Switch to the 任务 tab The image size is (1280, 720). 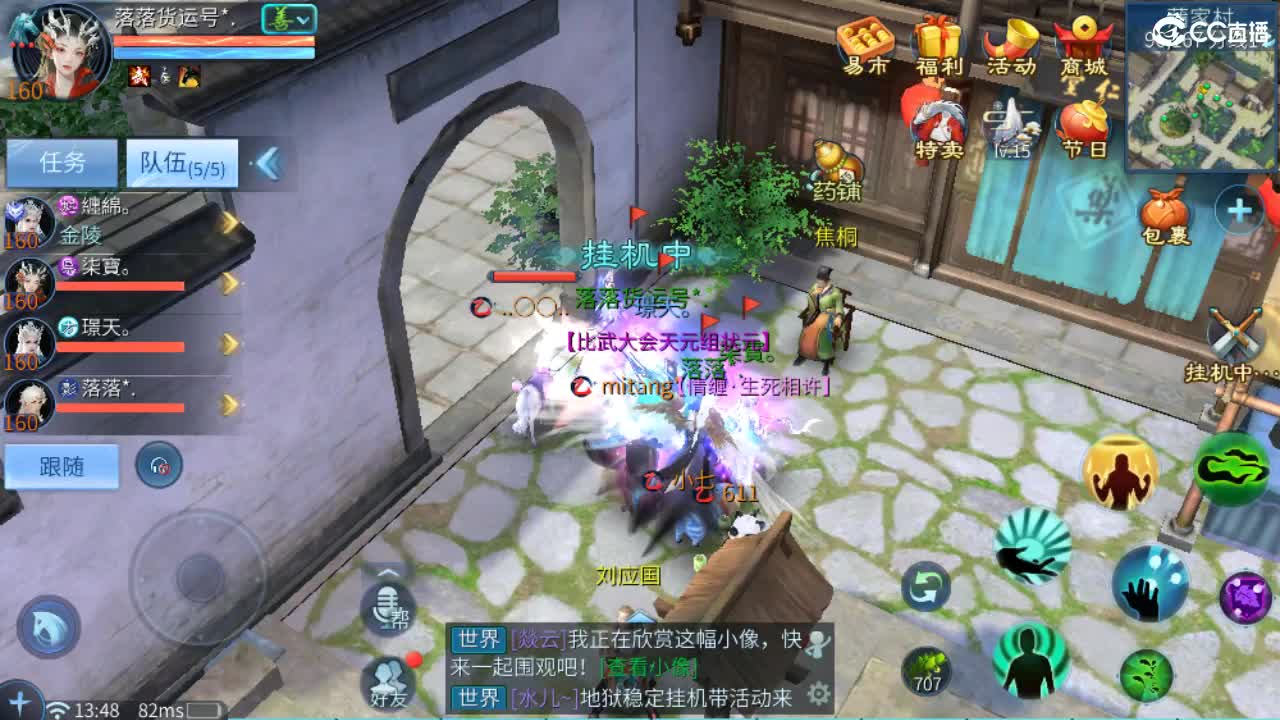tap(63, 160)
